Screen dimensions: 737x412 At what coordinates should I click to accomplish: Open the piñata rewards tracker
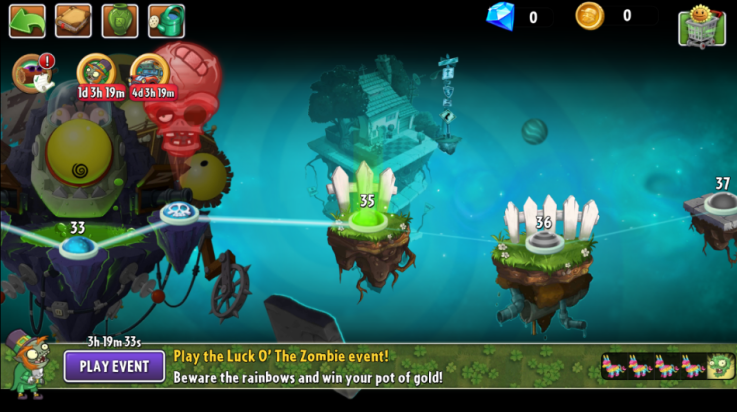(x=667, y=366)
